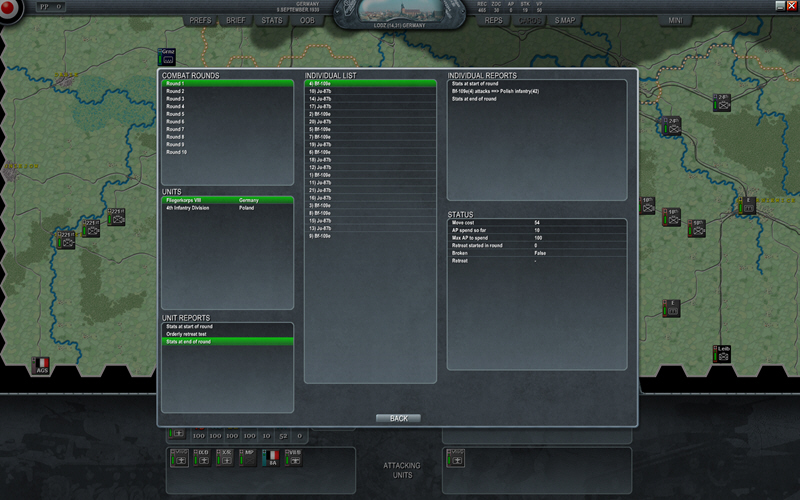Show the STATS screen

[272, 20]
